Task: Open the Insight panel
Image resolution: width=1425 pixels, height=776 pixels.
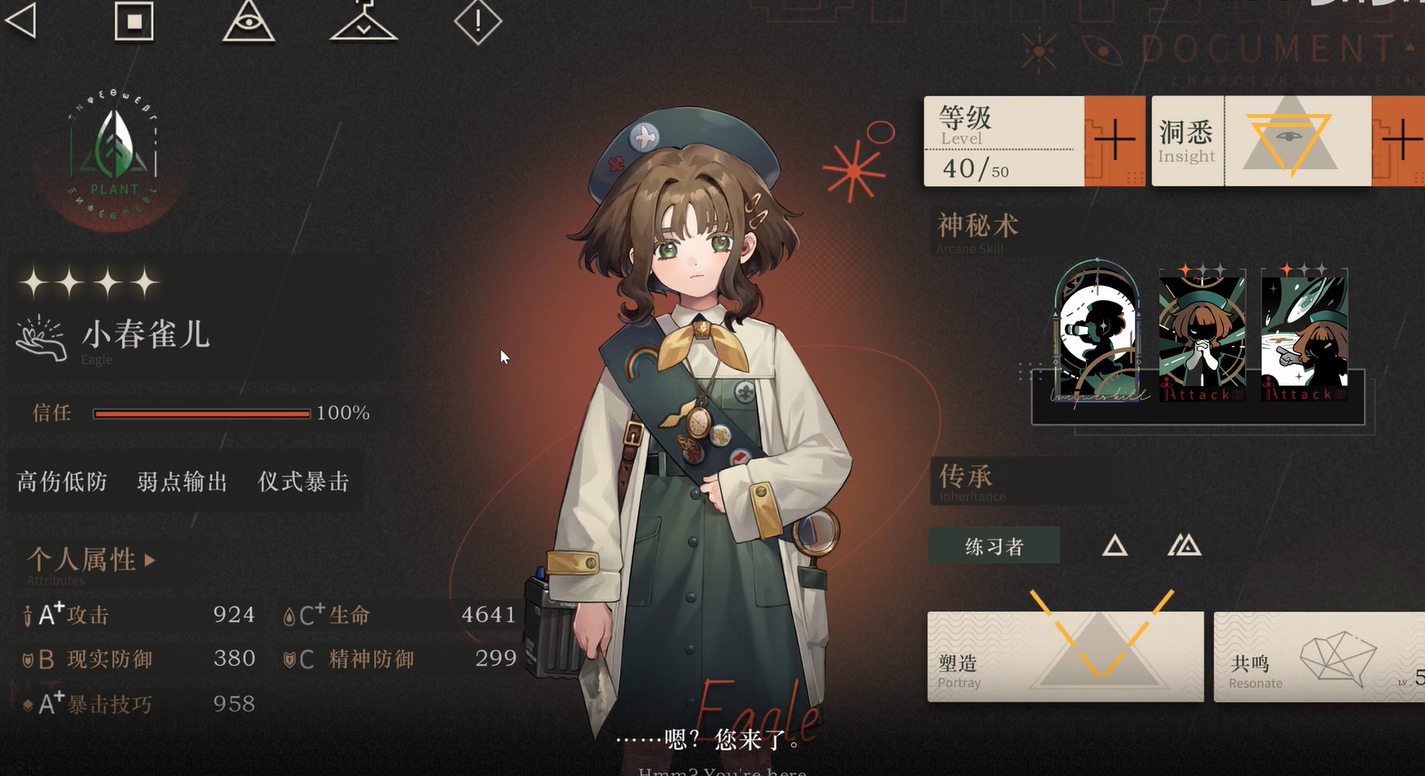Action: click(1262, 141)
